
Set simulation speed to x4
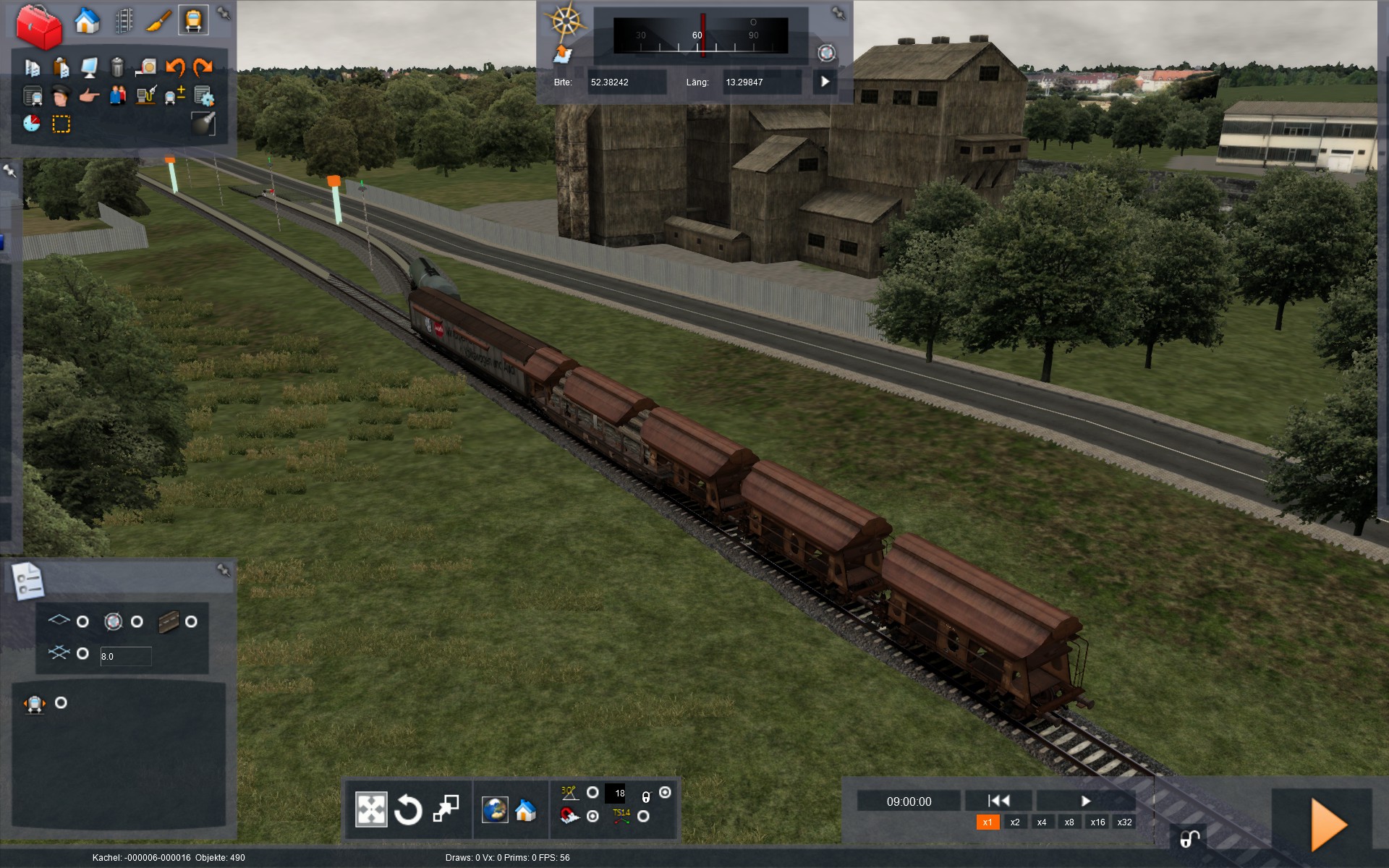tap(1041, 822)
